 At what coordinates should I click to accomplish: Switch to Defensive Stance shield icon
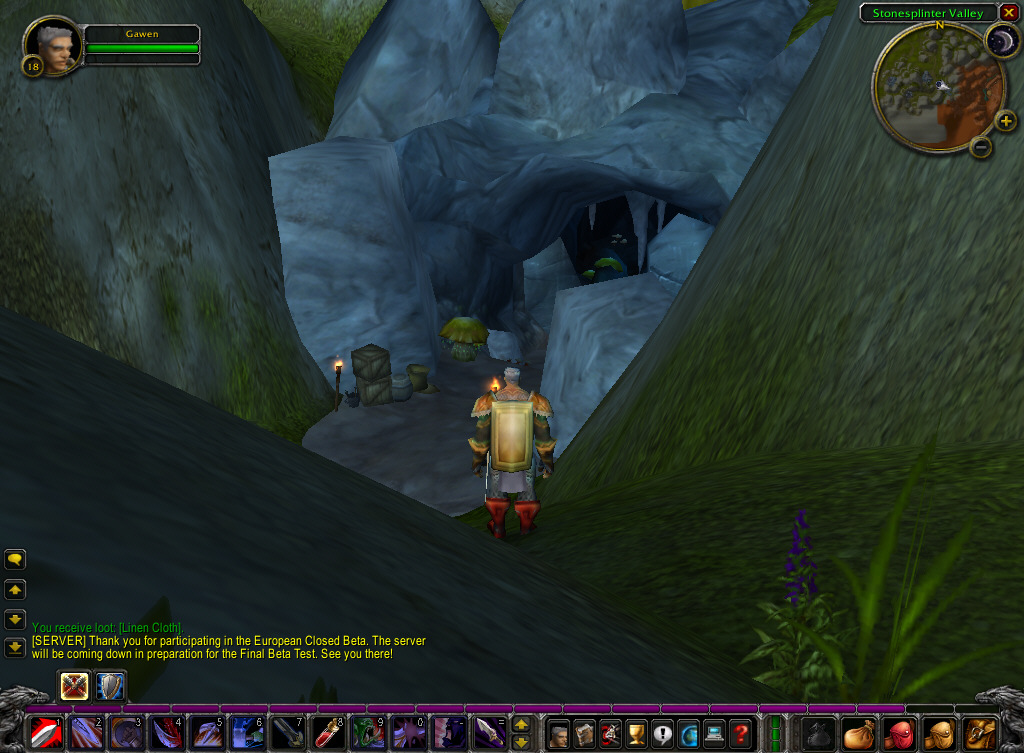point(110,686)
